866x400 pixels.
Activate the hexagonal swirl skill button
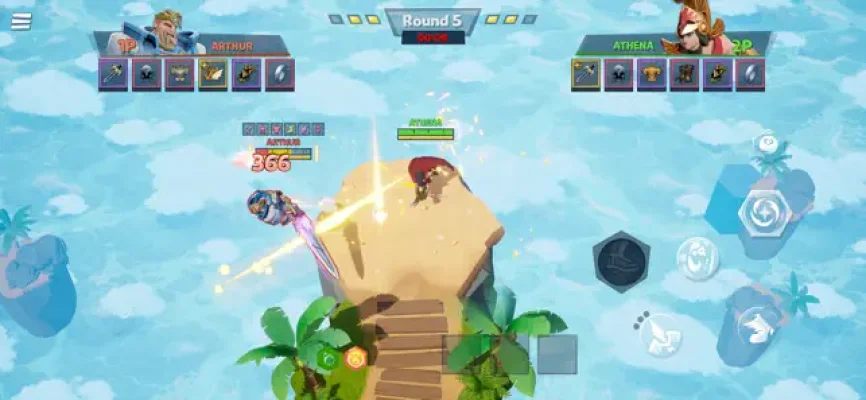pyautogui.click(x=765, y=212)
